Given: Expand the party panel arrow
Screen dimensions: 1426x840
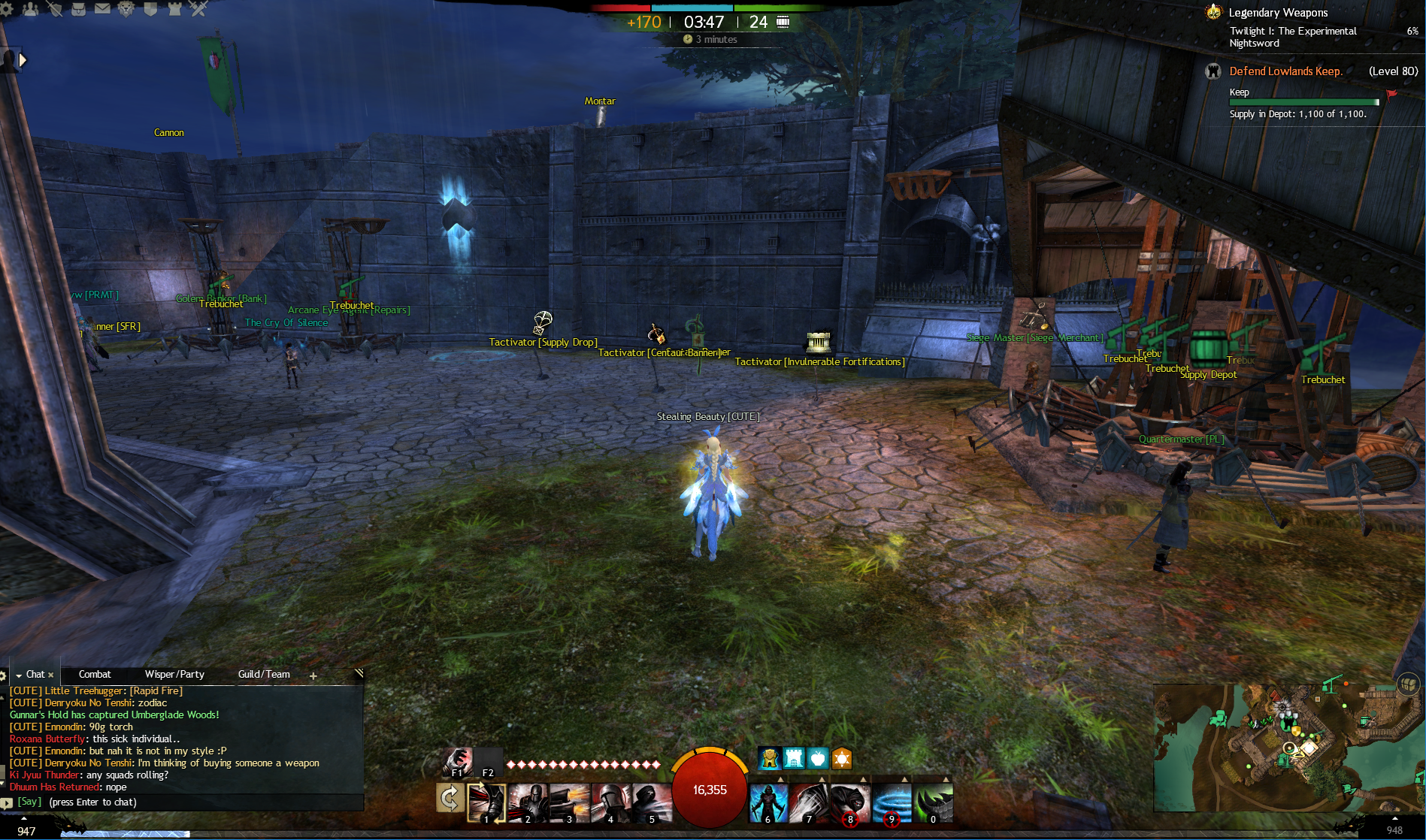Looking at the screenshot, I should point(23,60).
